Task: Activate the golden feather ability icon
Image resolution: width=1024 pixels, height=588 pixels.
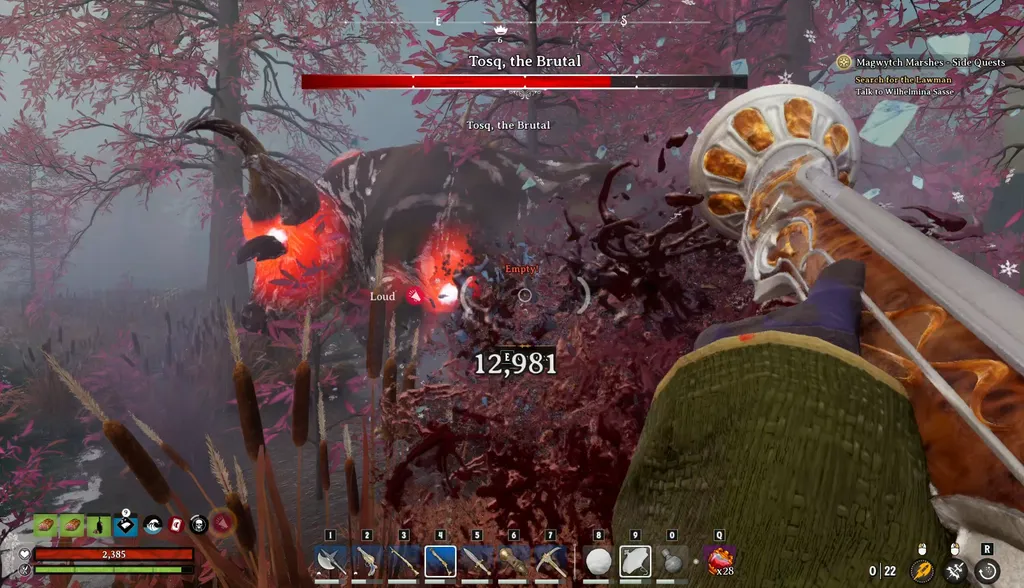Action: coord(922,570)
